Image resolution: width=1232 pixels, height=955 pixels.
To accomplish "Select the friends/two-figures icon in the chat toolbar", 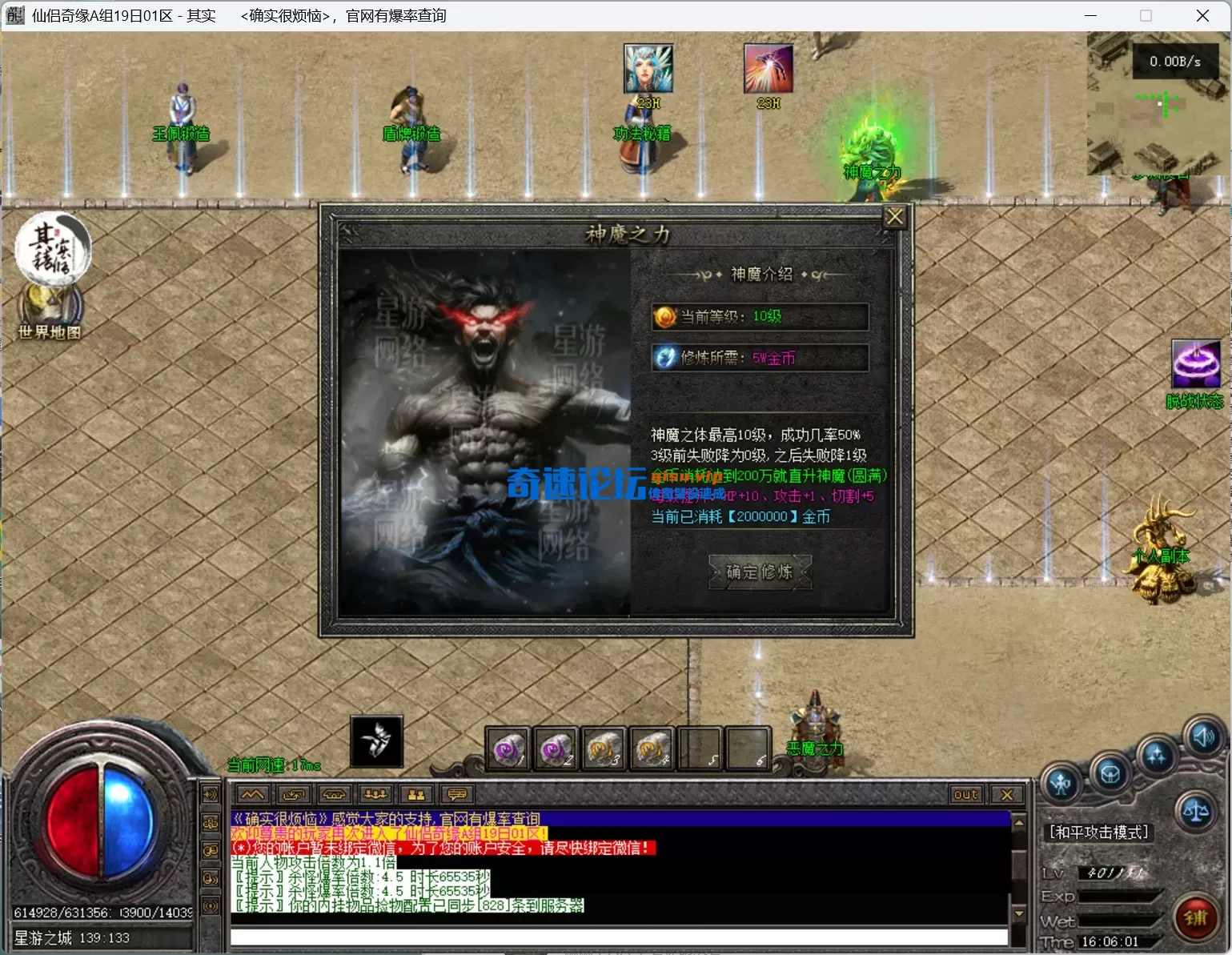I will [415, 794].
